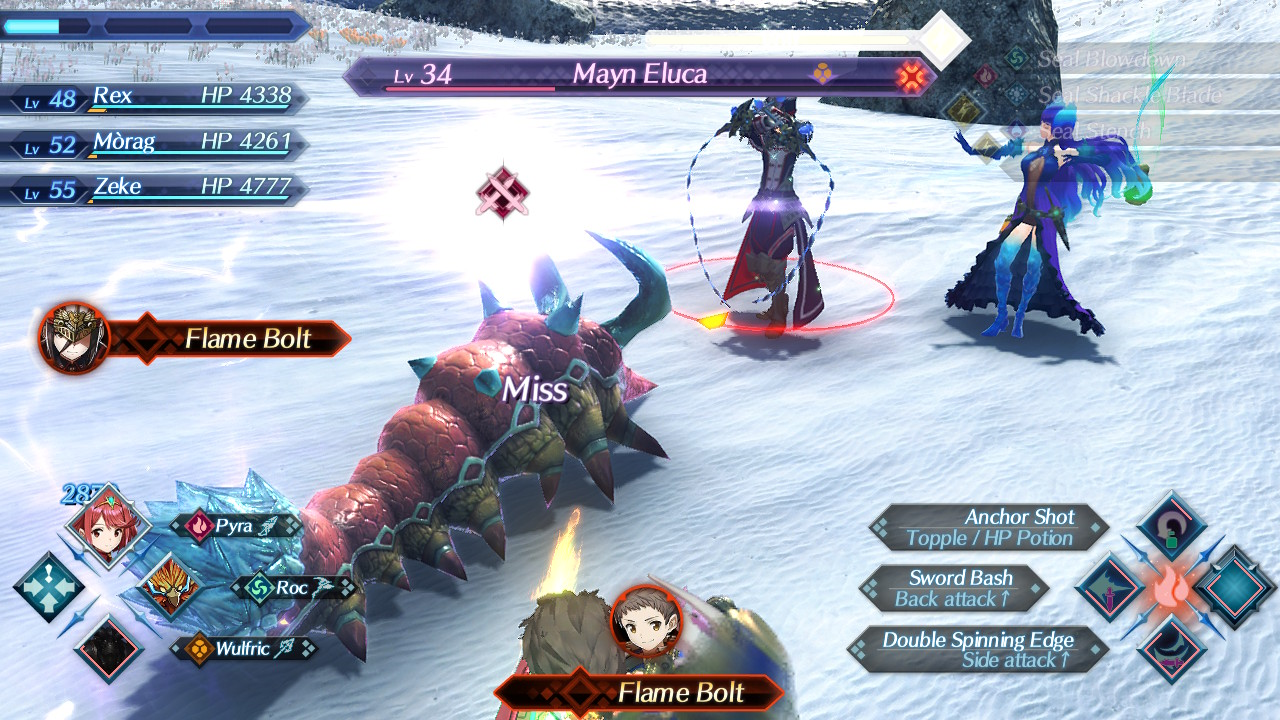
Task: Open the four-arrow directional command icon
Action: (x=48, y=587)
